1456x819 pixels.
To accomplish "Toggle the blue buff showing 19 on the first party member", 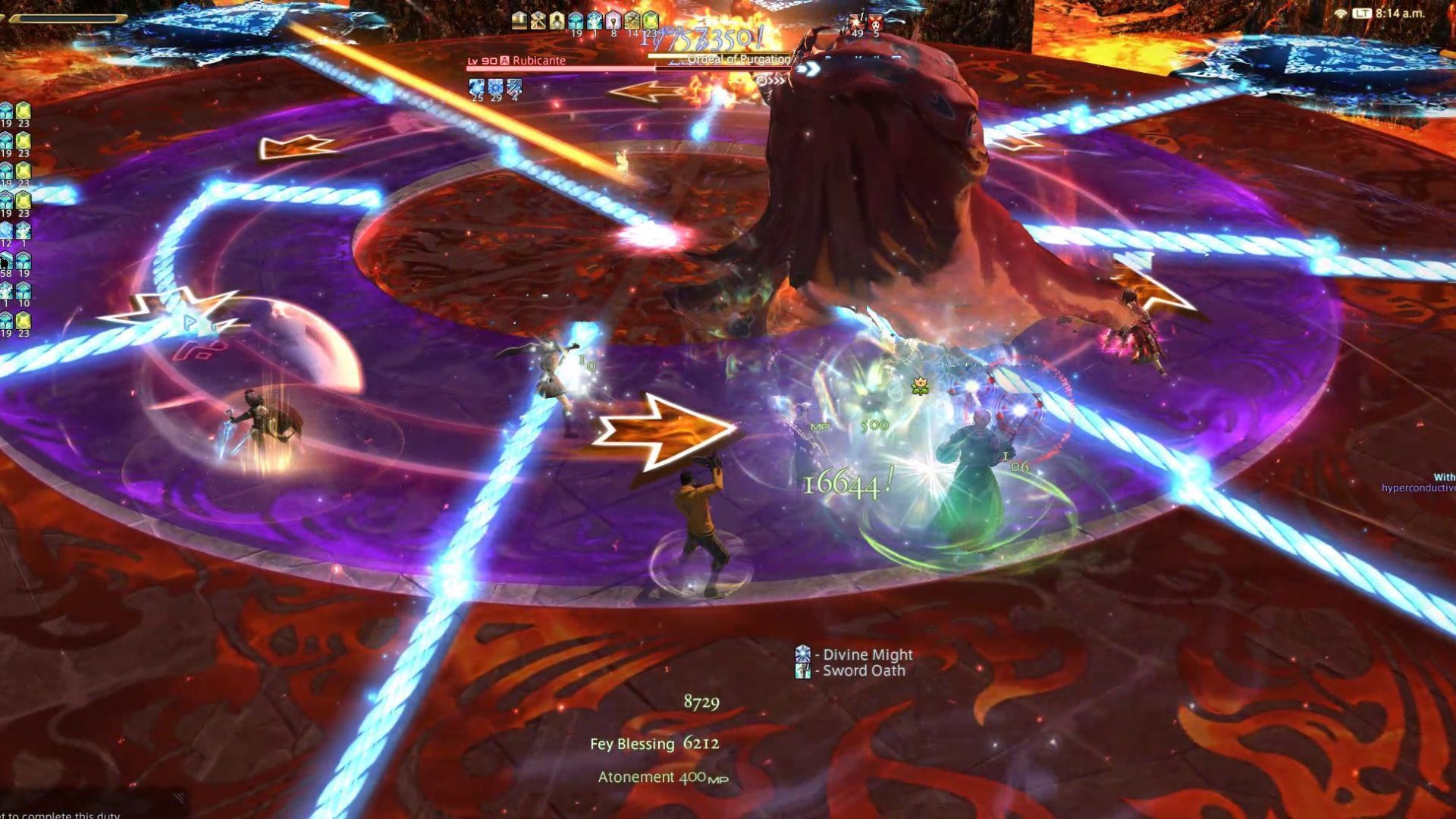I will pyautogui.click(x=8, y=110).
